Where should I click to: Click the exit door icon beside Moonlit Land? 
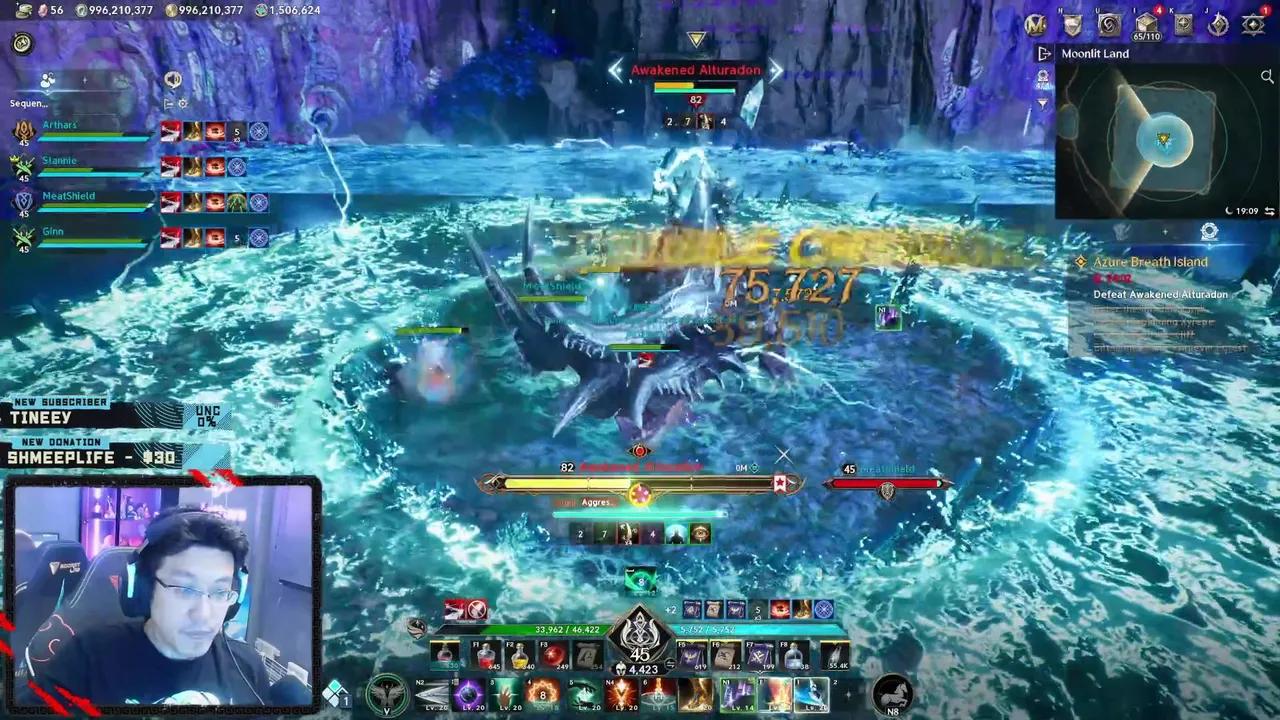click(x=1044, y=52)
